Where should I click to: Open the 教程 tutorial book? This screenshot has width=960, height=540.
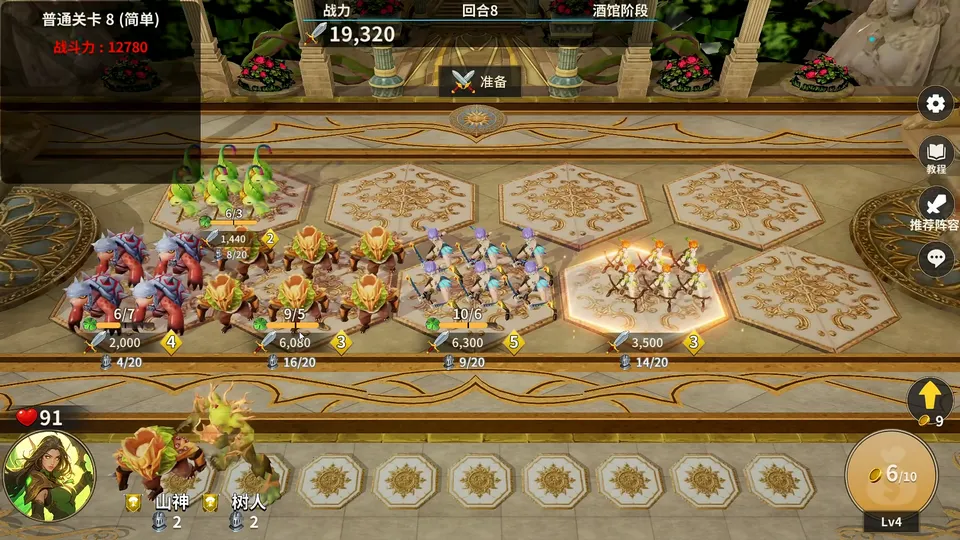click(x=936, y=154)
